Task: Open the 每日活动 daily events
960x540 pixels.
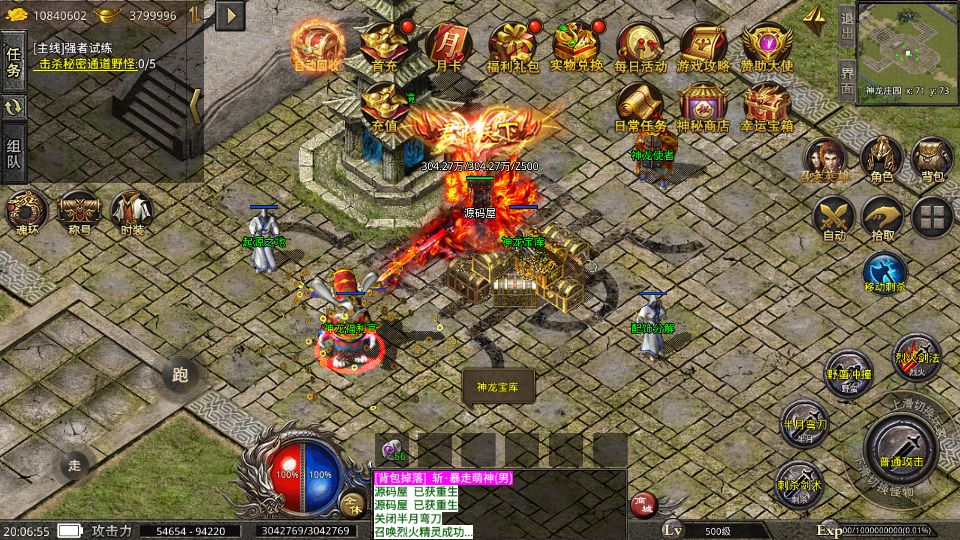Action: click(x=640, y=45)
